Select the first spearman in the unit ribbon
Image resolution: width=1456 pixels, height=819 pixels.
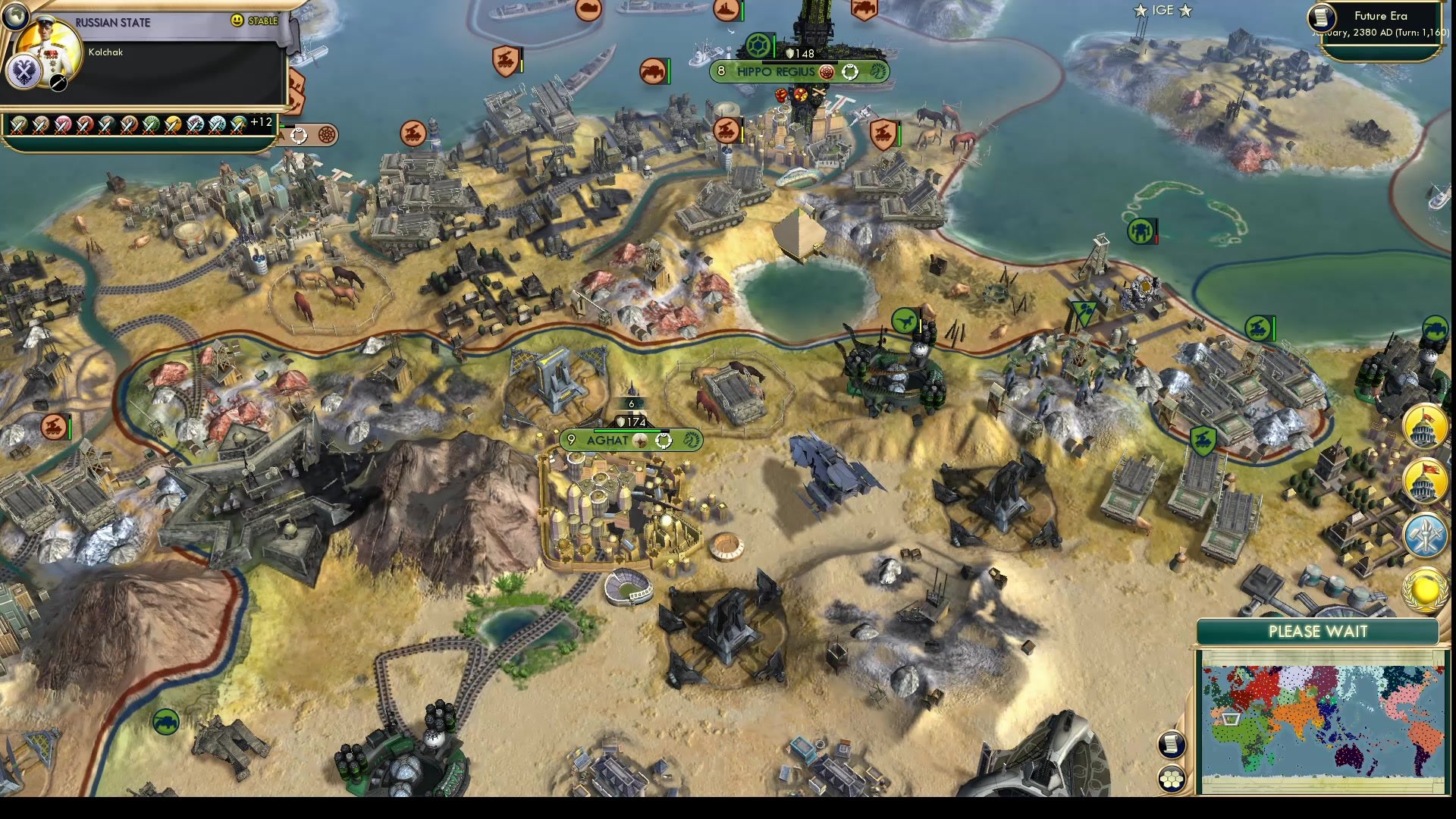point(17,124)
